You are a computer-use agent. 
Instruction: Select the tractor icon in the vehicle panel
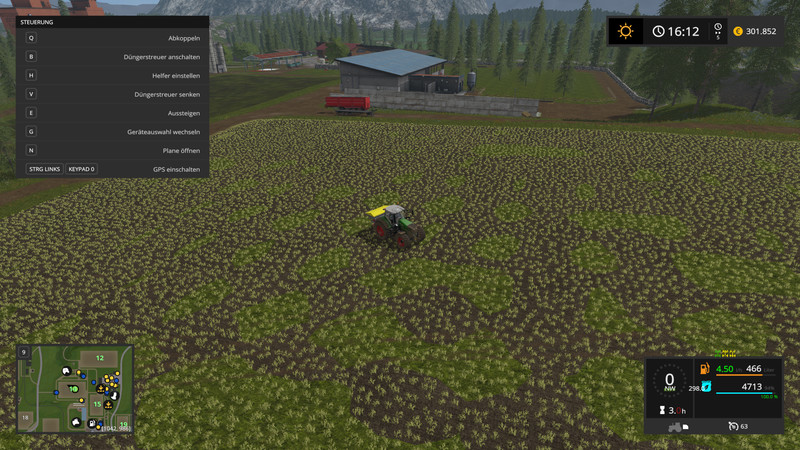[x=674, y=427]
